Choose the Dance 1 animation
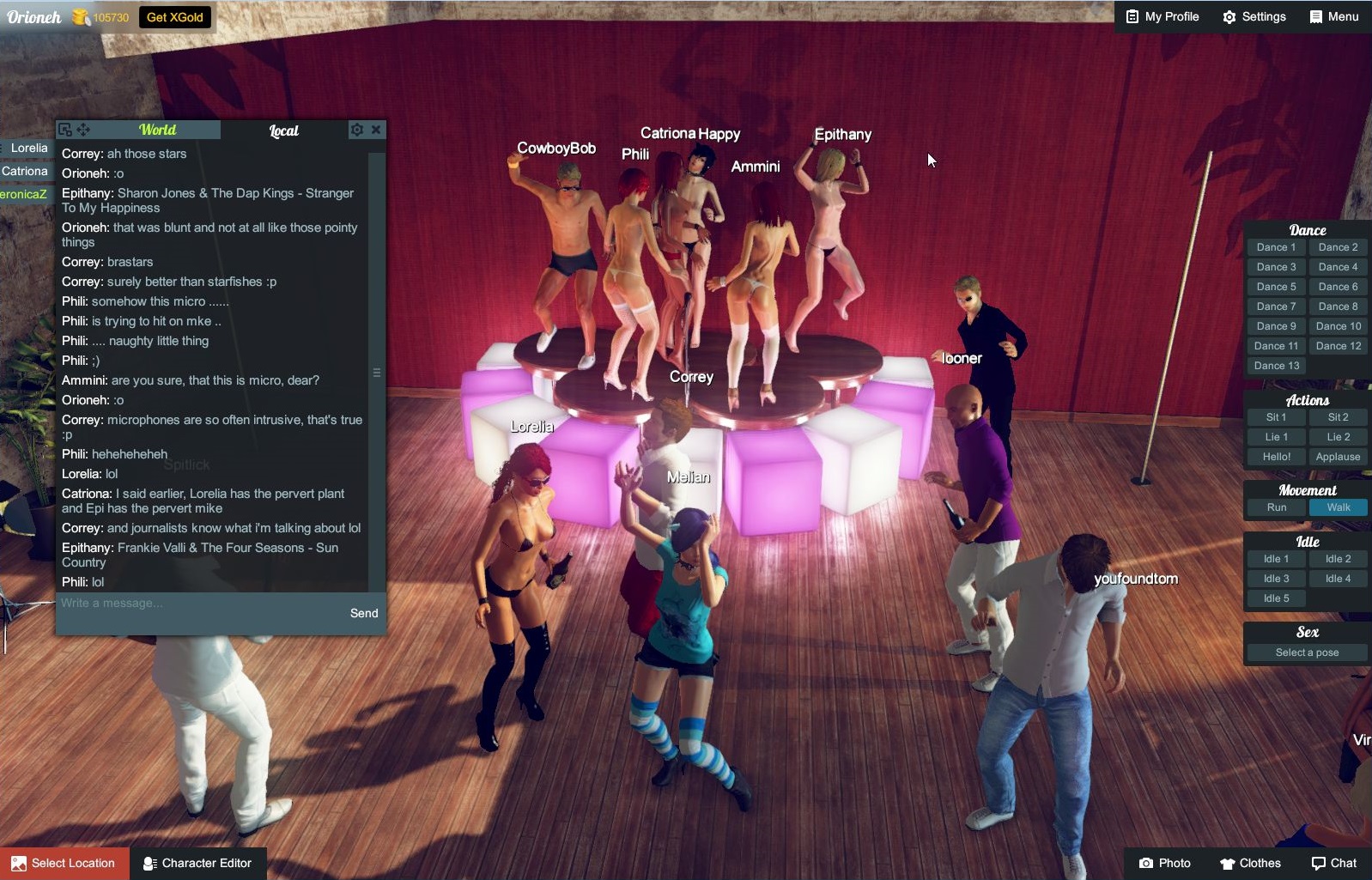The height and width of the screenshot is (880, 1372). point(1276,247)
